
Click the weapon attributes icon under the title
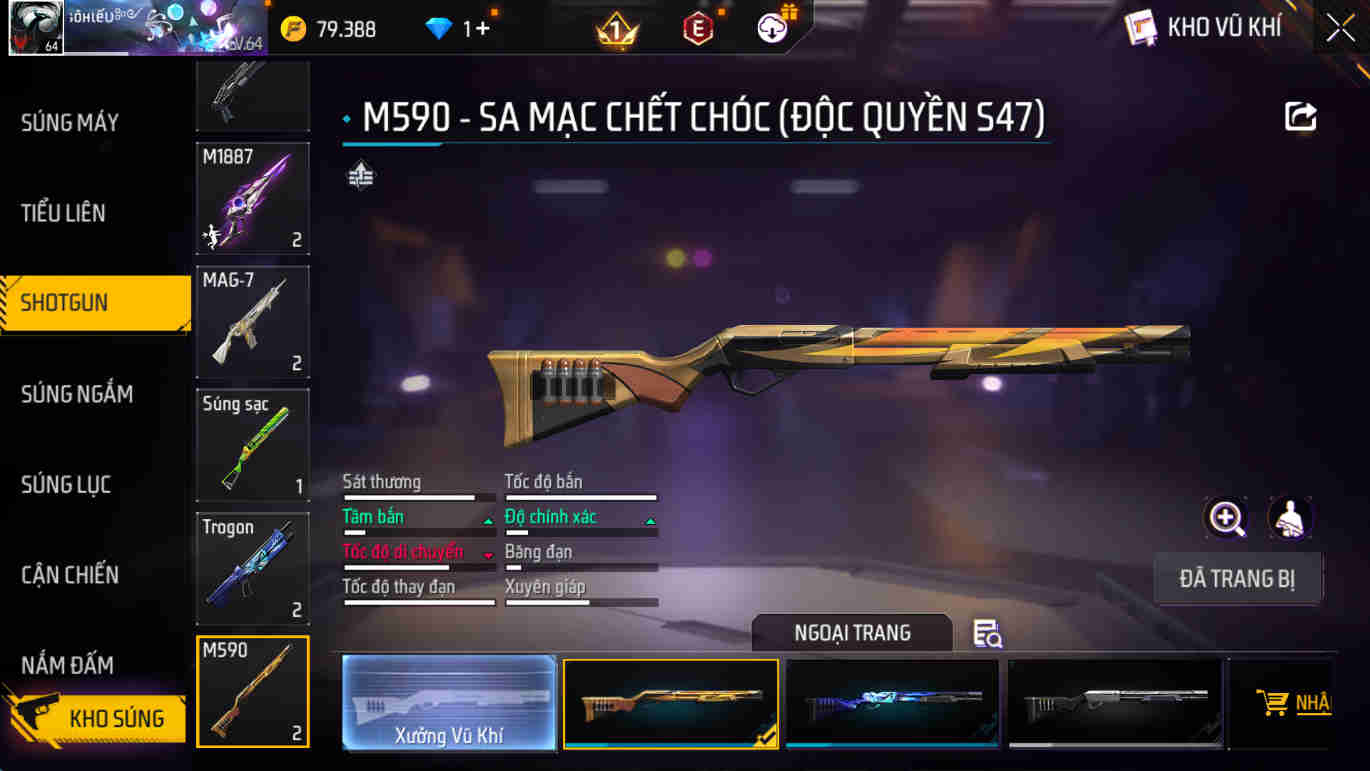pos(359,173)
